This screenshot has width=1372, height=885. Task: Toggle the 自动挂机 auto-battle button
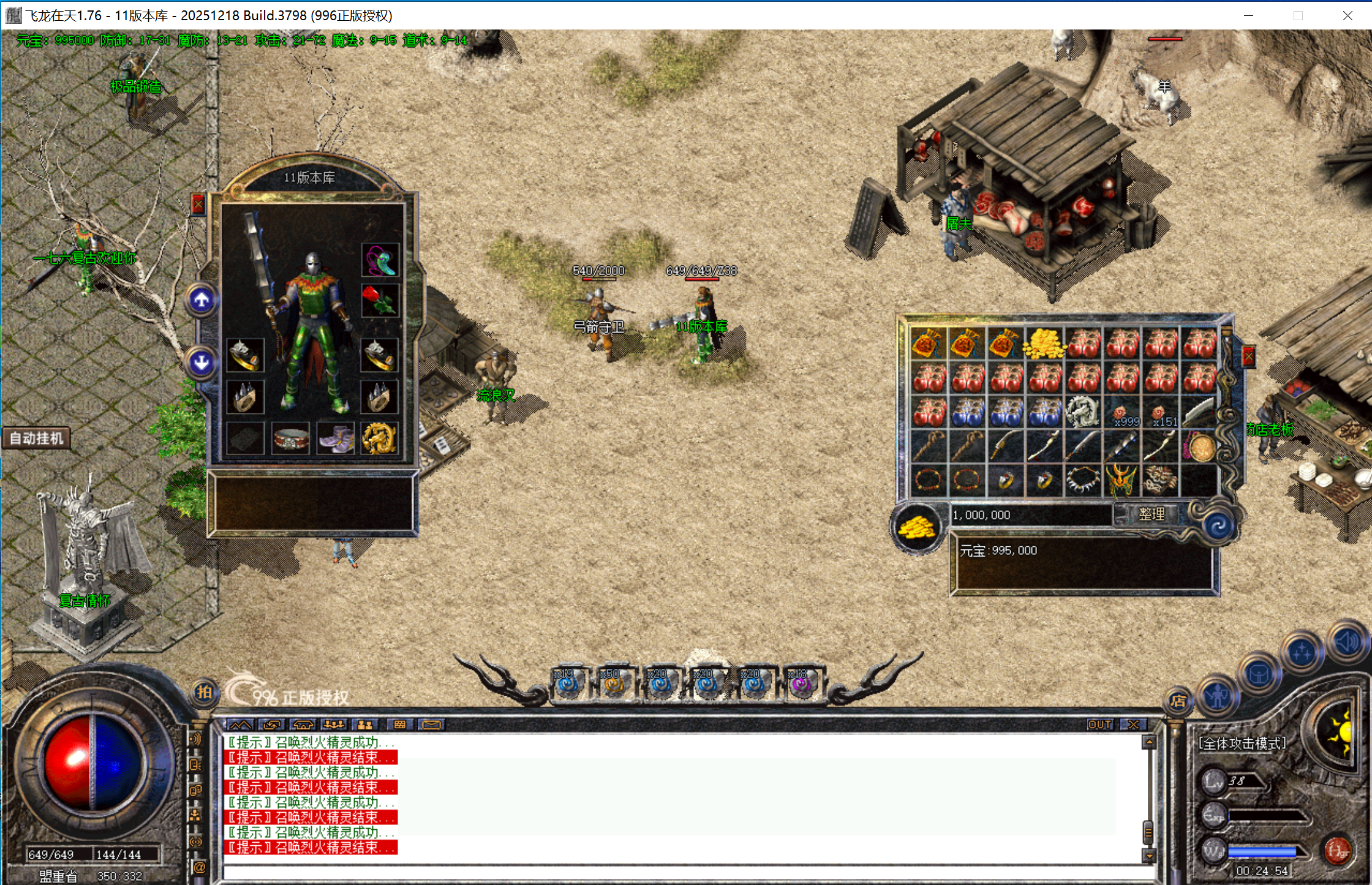pyautogui.click(x=36, y=439)
